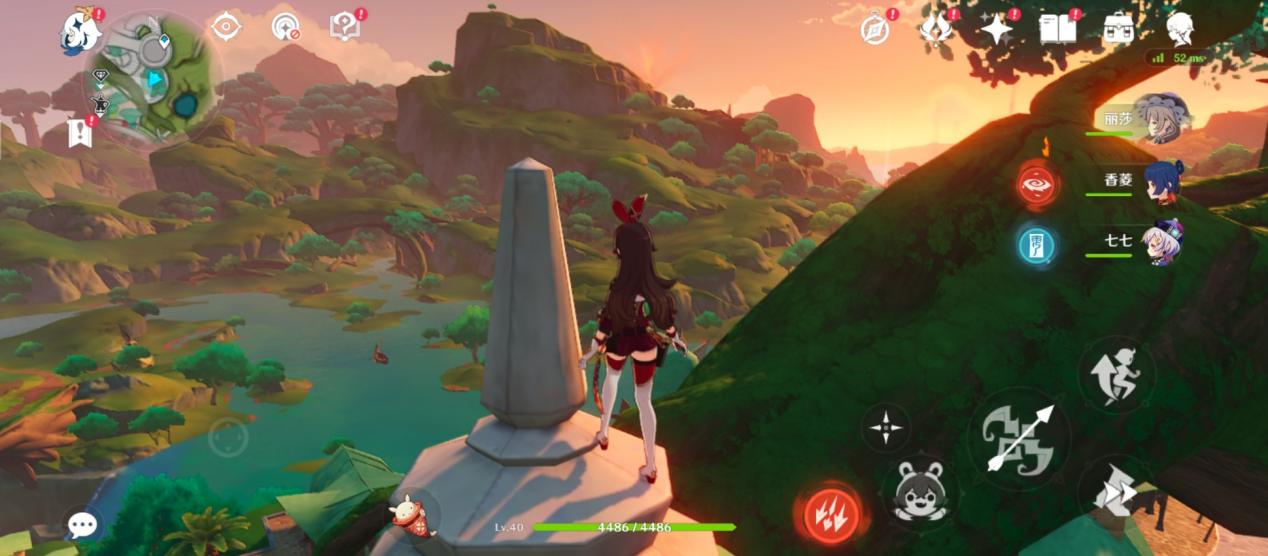Open the events compass icon

875,30
